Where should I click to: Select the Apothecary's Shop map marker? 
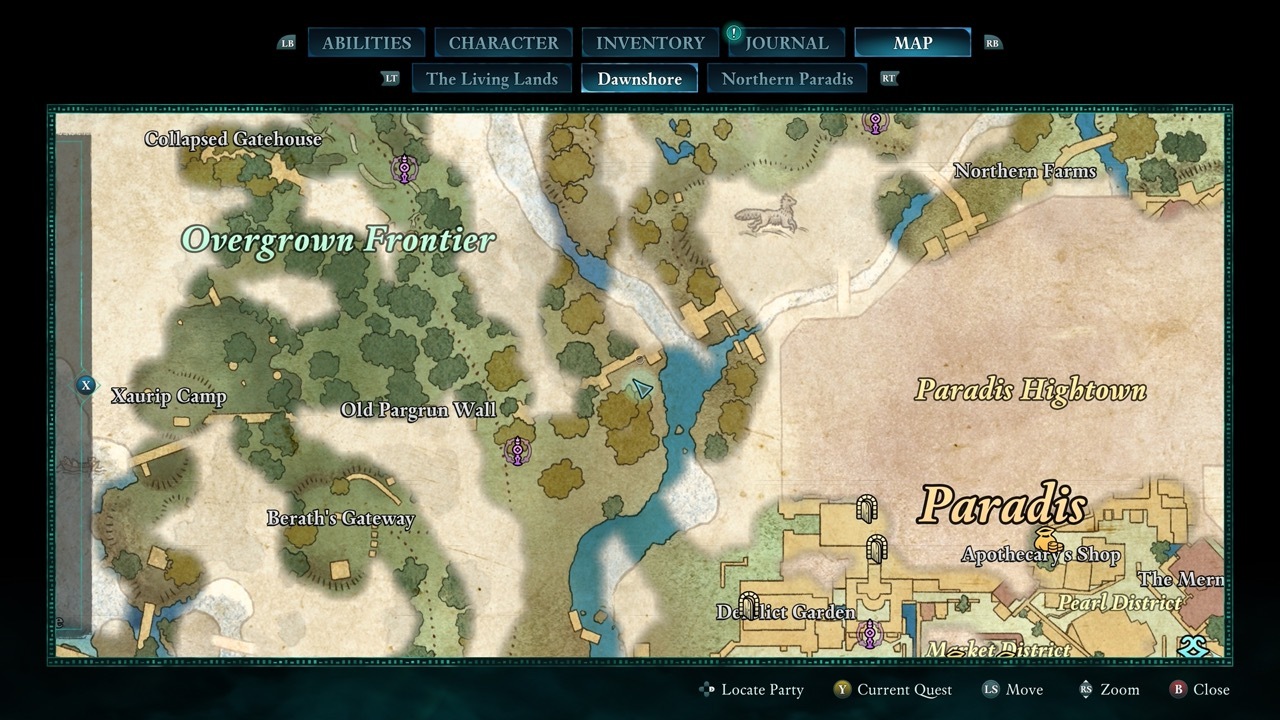(x=1046, y=539)
